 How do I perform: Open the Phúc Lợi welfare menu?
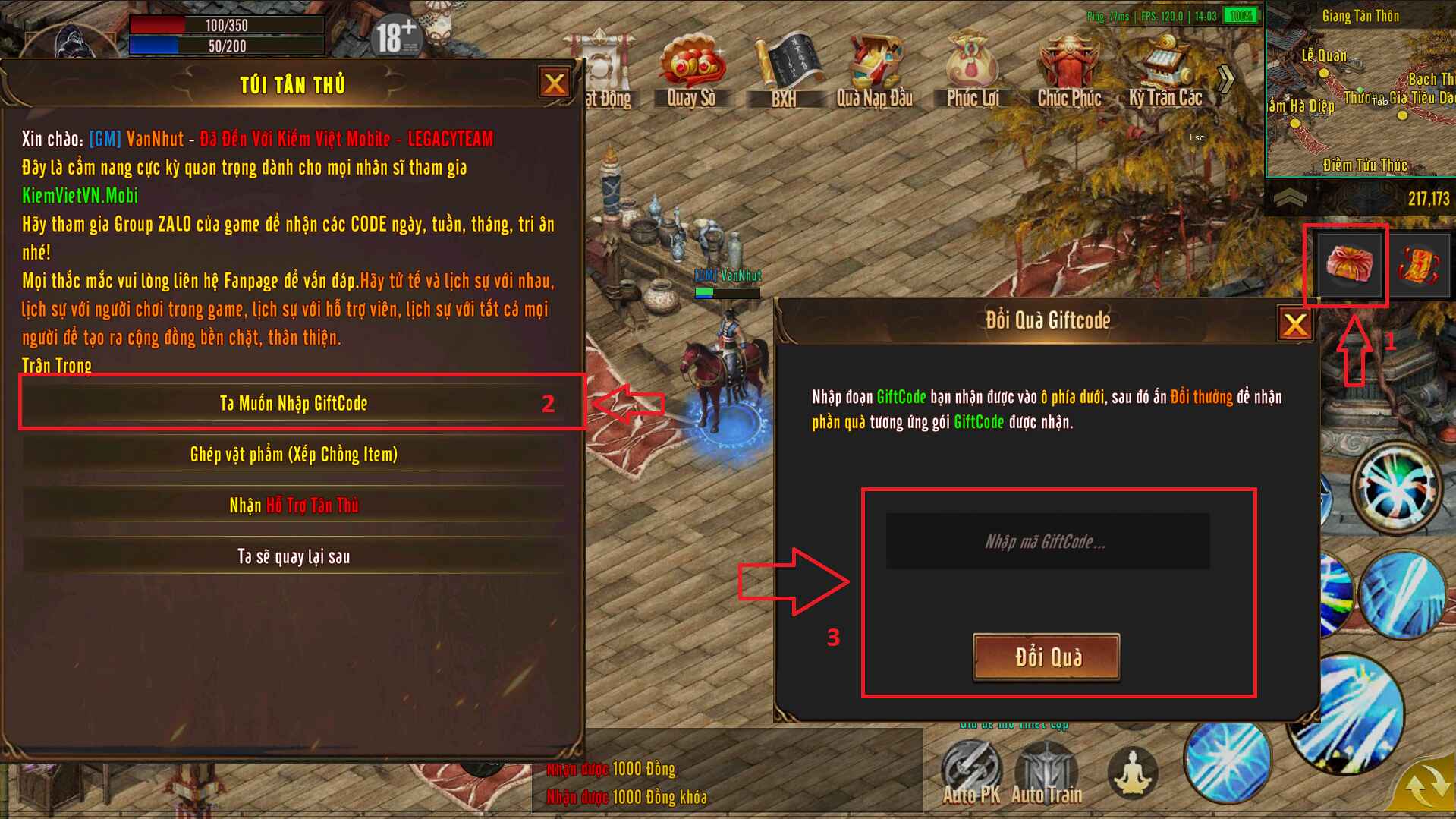tap(972, 71)
